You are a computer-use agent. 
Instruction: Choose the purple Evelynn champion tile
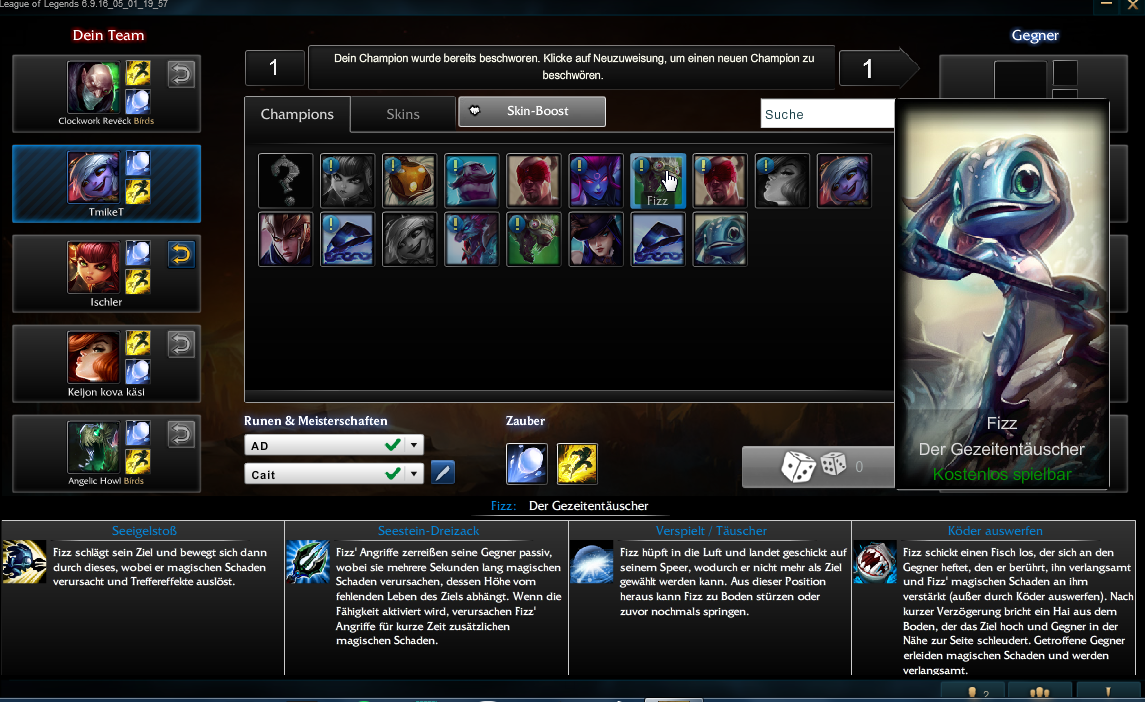click(595, 181)
